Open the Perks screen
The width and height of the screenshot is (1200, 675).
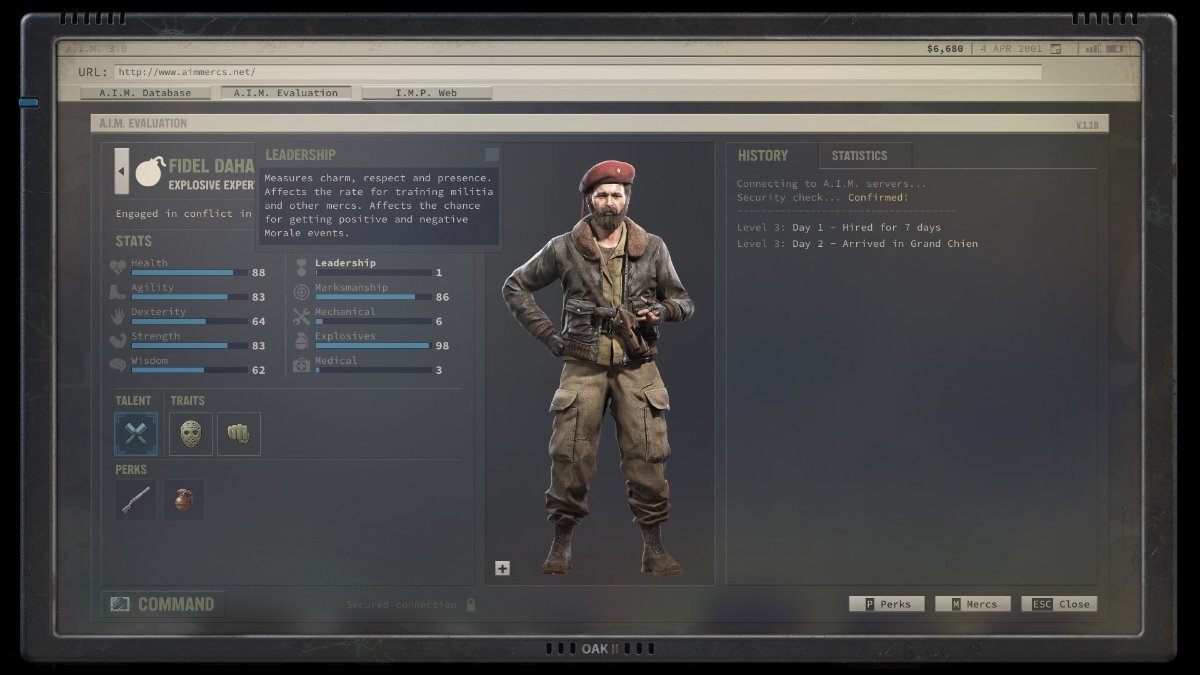pos(887,604)
